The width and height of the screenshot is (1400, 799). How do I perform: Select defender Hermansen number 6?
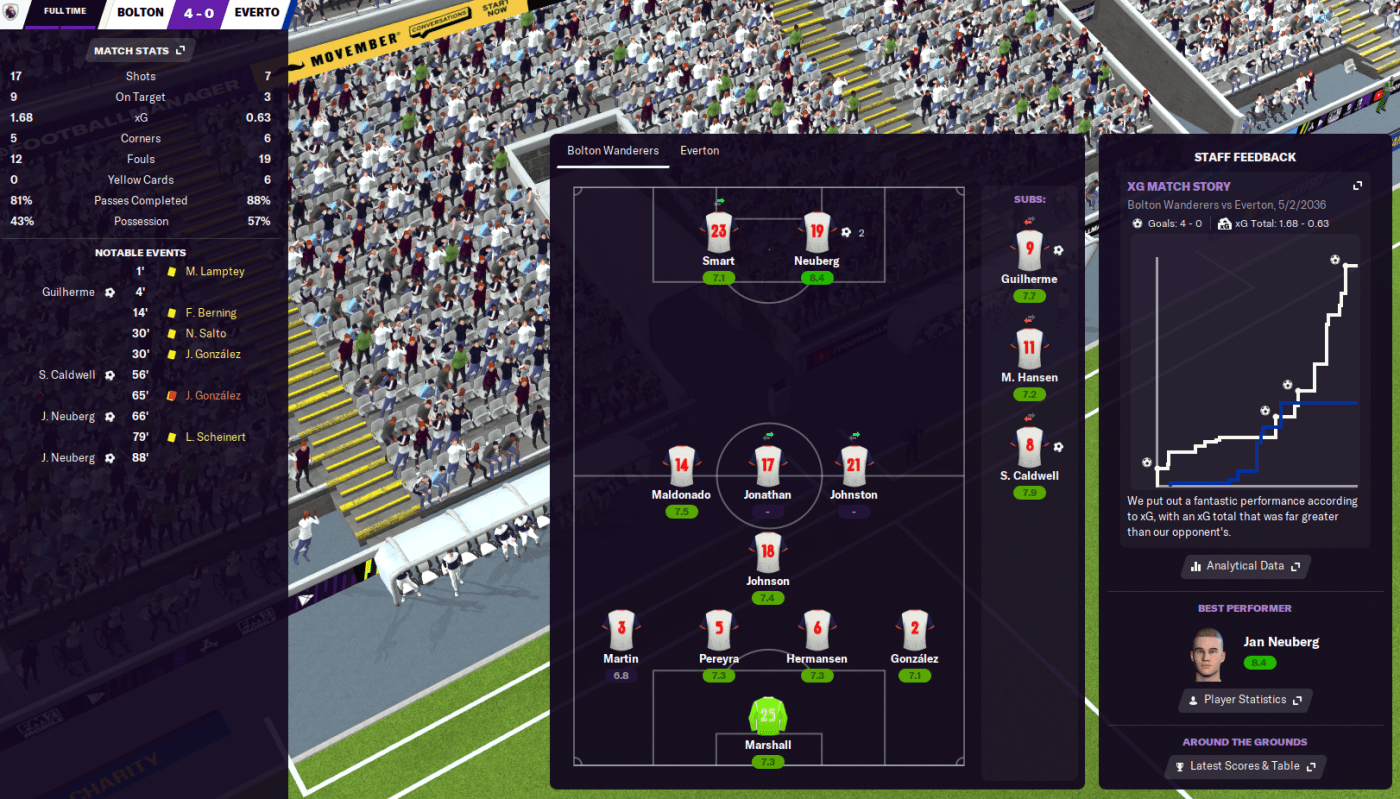click(x=817, y=630)
